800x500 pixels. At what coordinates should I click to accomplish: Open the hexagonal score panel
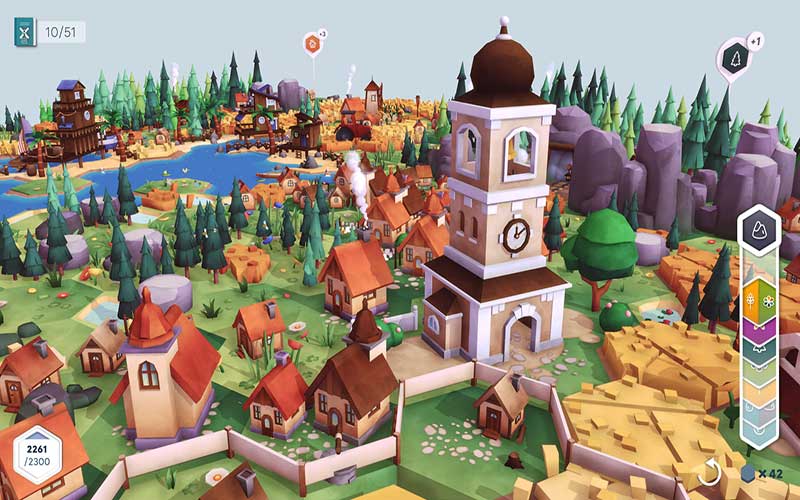[38, 456]
